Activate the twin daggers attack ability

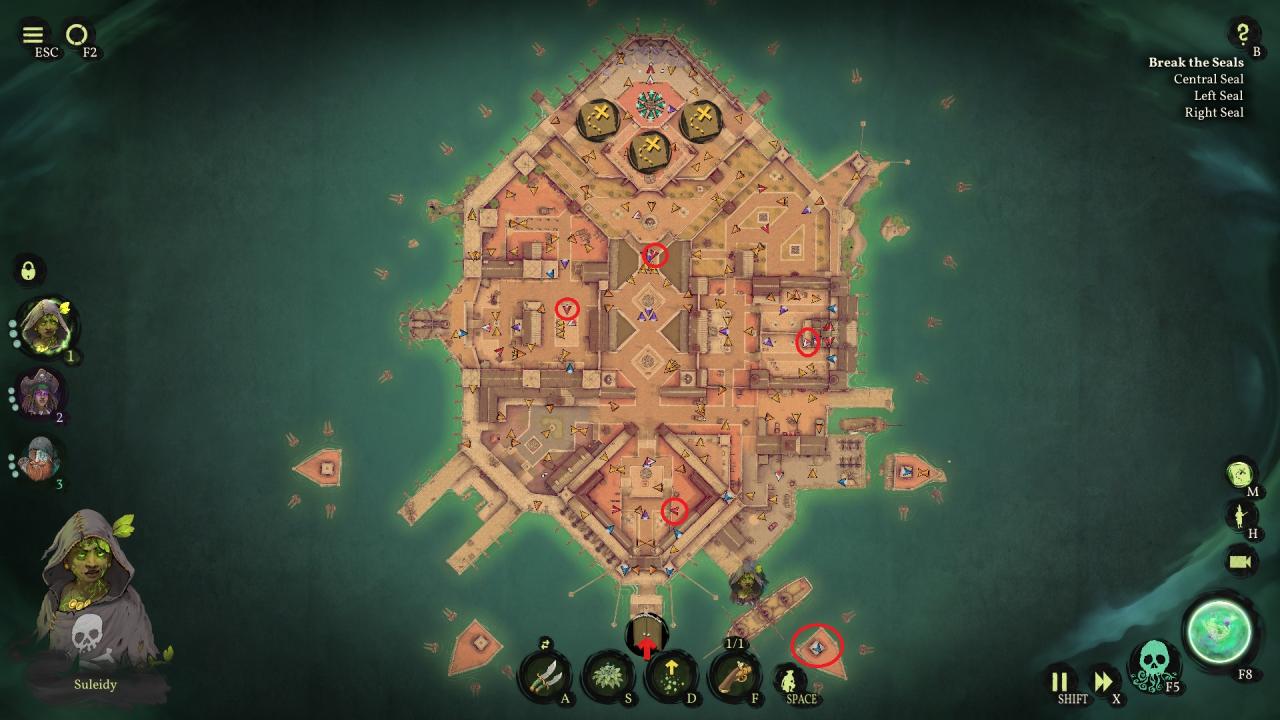[x=545, y=676]
